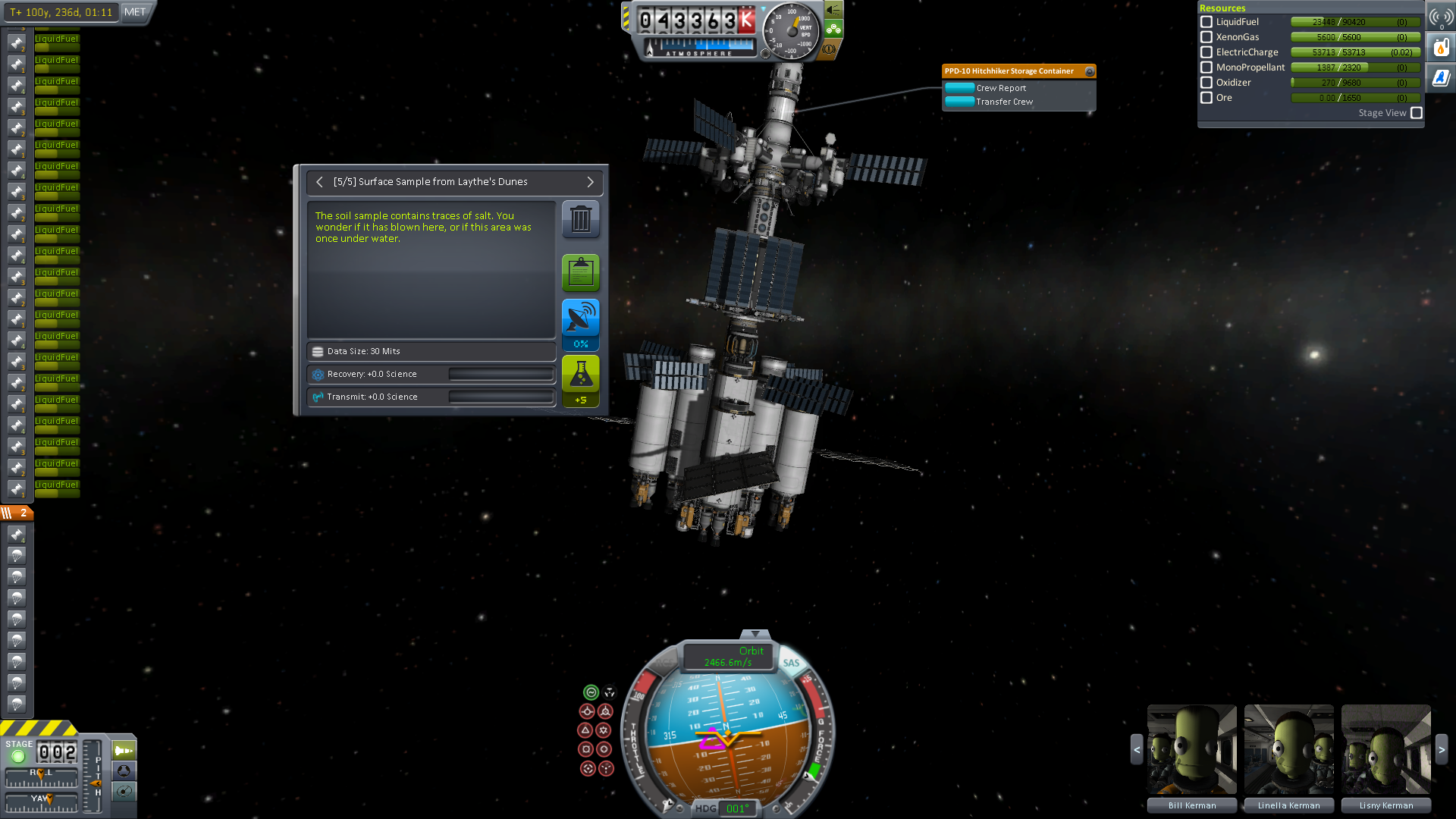Advance to next science report page
This screenshot has height=819, width=1456.
coord(590,182)
